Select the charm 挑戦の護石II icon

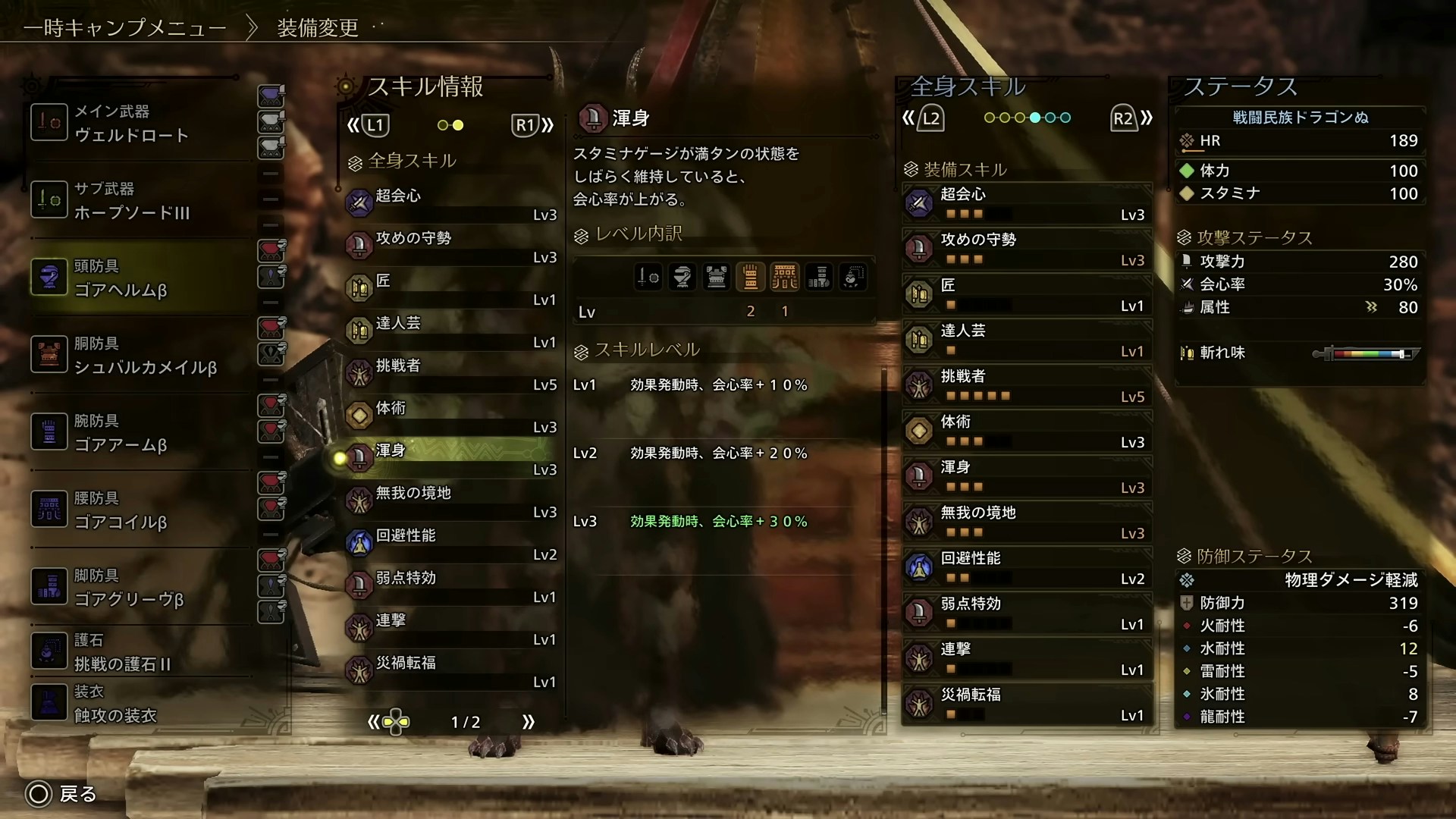pyautogui.click(x=49, y=651)
